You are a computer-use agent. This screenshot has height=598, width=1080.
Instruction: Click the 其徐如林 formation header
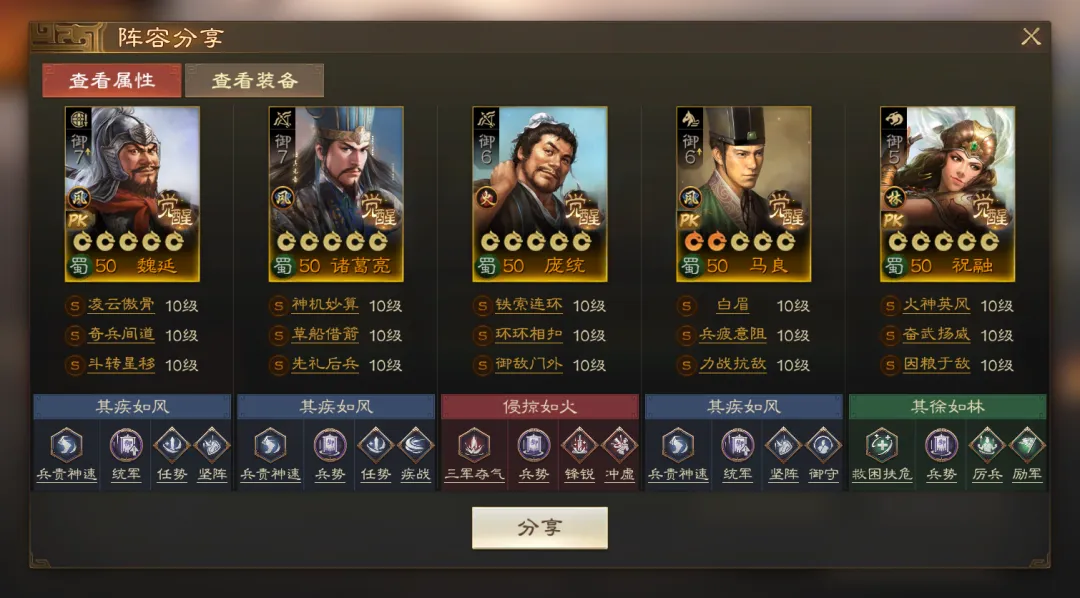[x=947, y=407]
